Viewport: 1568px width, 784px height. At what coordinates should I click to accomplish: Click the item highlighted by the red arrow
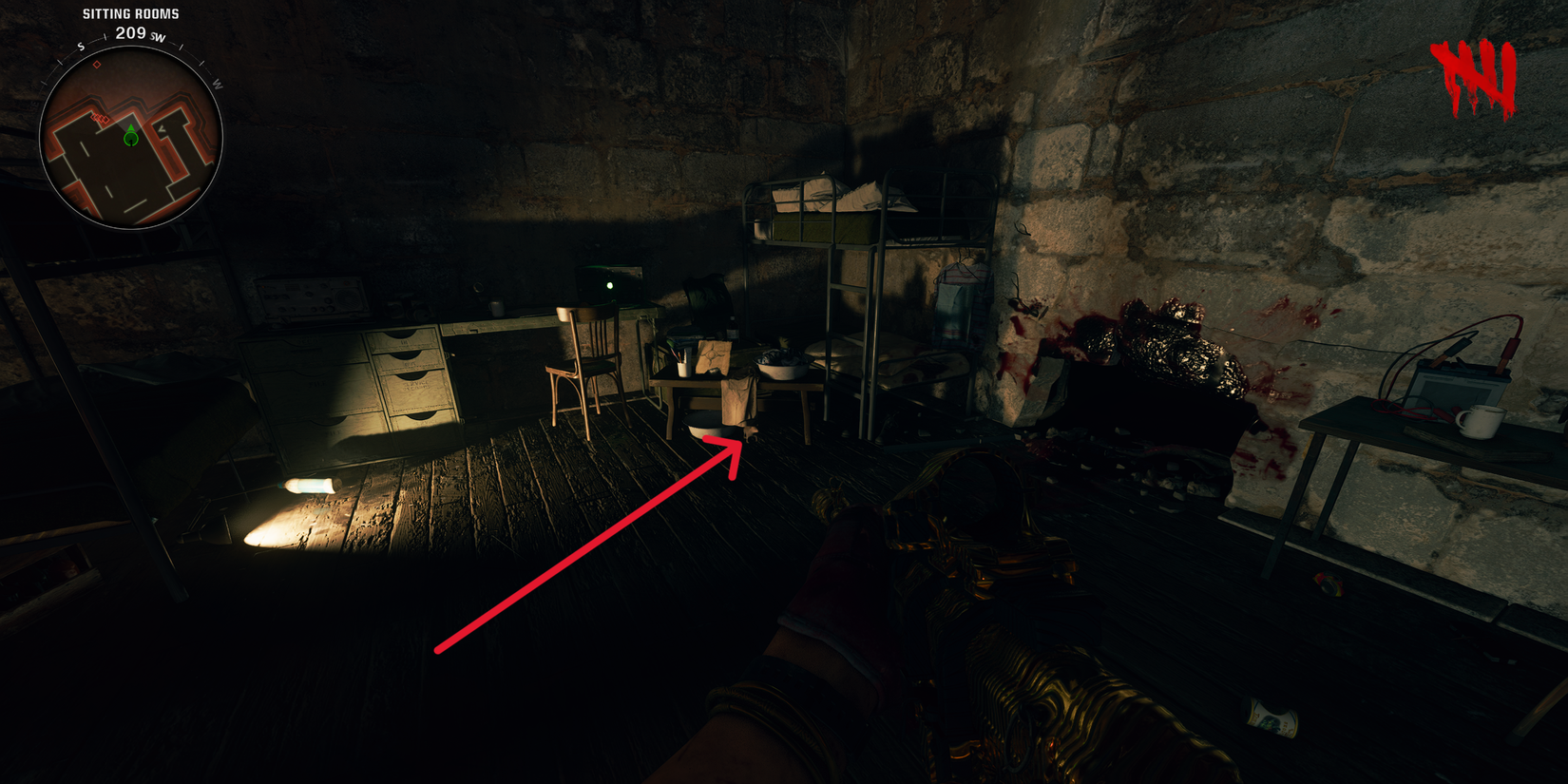tap(751, 433)
